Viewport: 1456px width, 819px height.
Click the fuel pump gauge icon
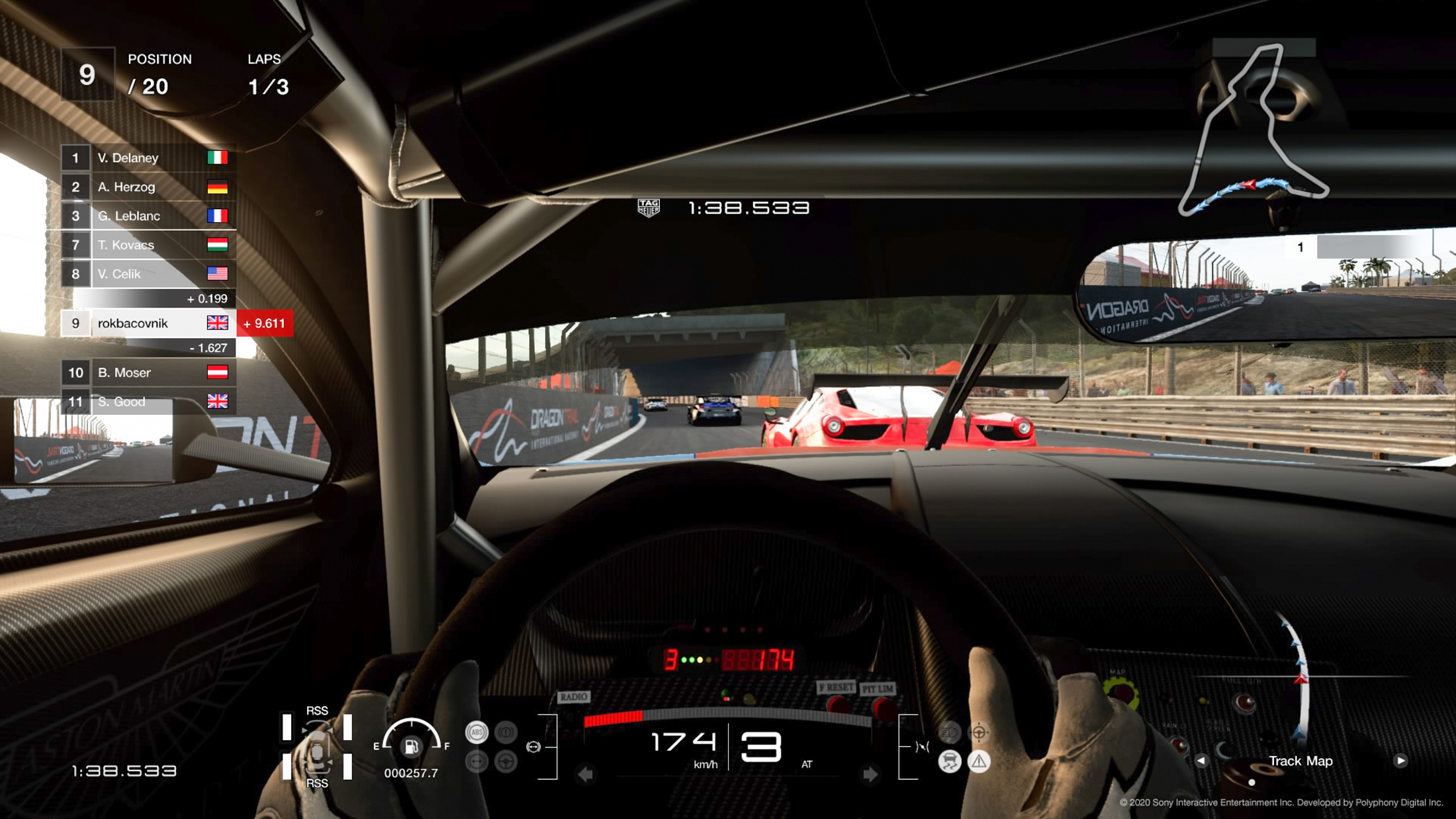tap(411, 747)
